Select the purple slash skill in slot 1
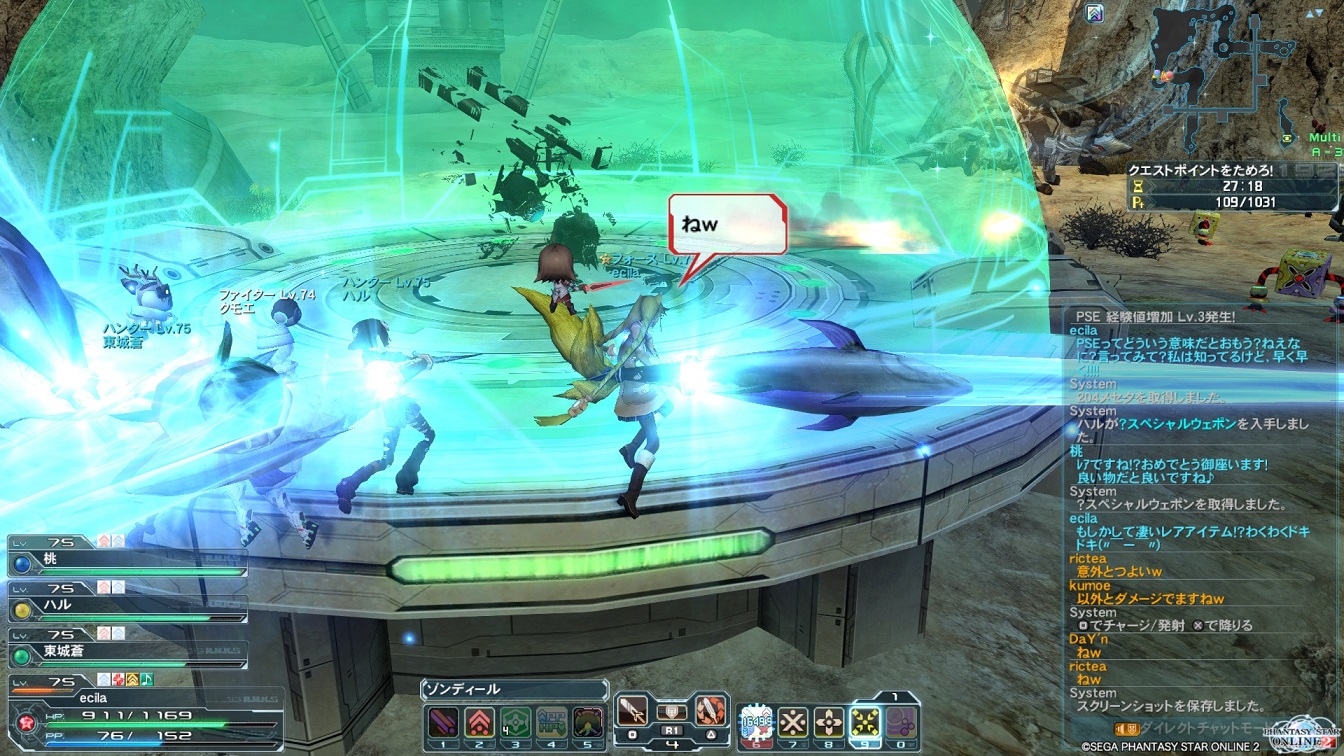The height and width of the screenshot is (756, 1344). [x=443, y=721]
